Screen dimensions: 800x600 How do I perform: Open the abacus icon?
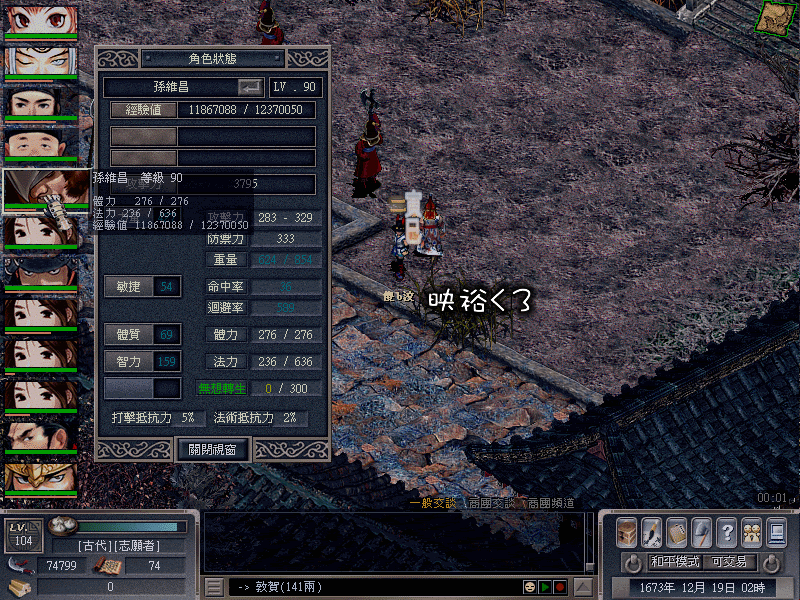click(x=677, y=531)
